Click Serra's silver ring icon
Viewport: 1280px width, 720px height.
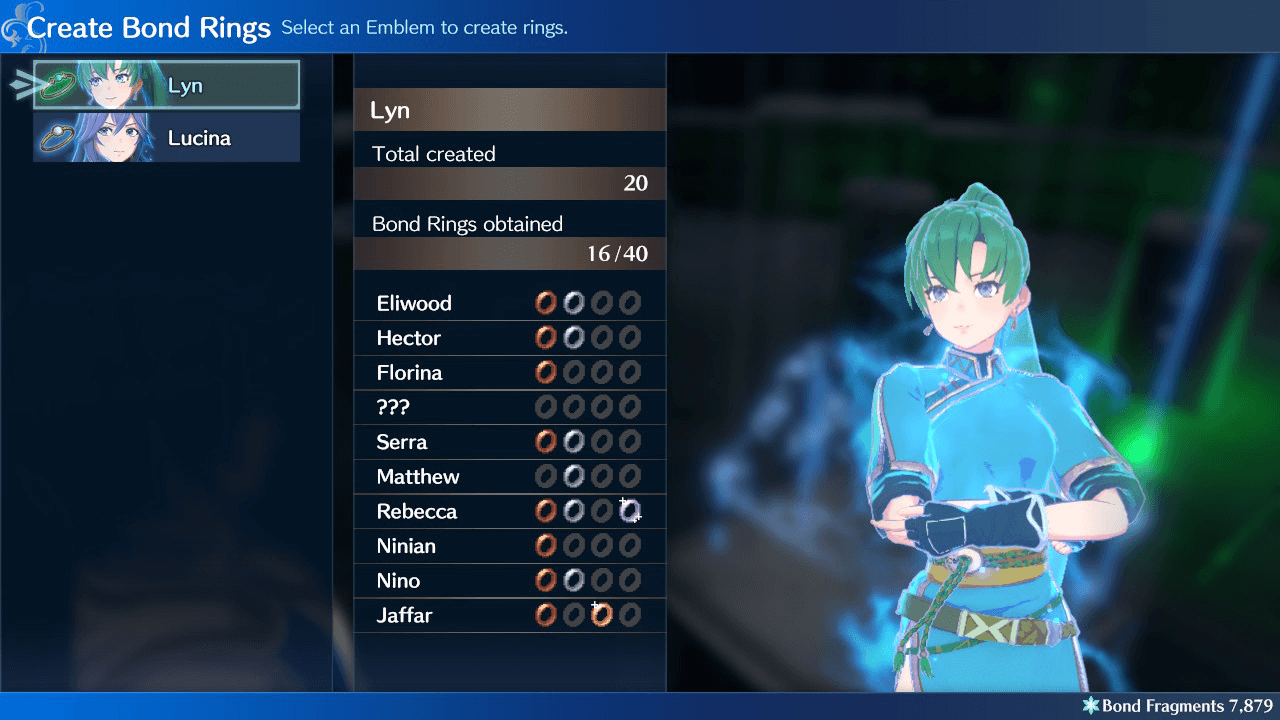coord(574,441)
